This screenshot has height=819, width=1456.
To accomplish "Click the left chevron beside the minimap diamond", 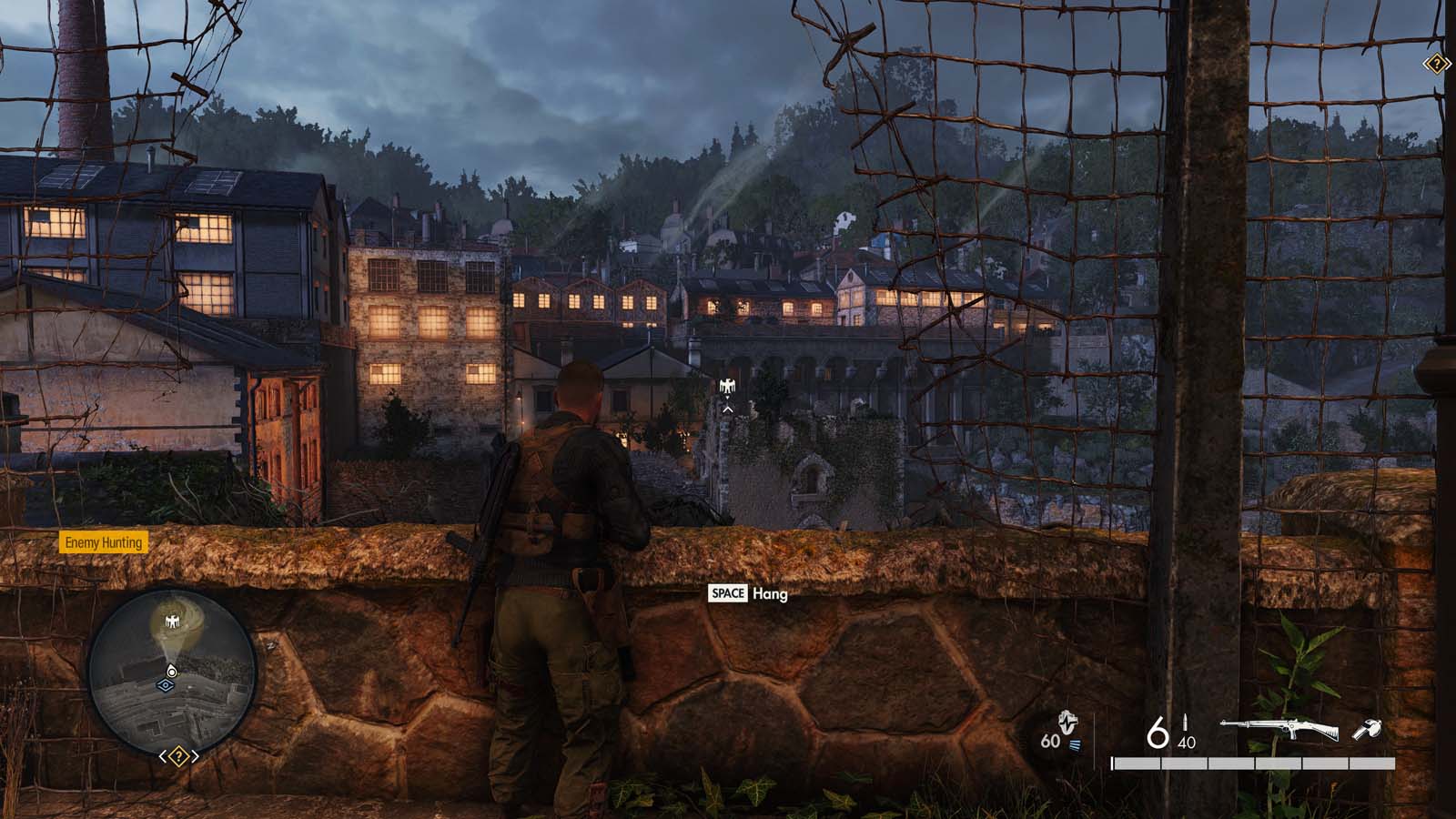I will (163, 756).
